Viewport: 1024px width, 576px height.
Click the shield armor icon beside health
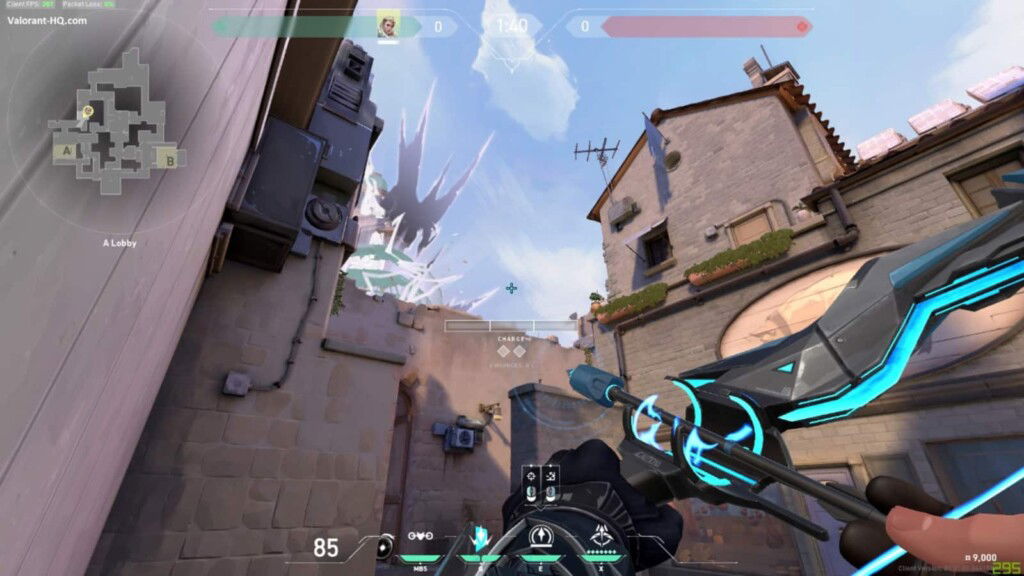pos(384,548)
